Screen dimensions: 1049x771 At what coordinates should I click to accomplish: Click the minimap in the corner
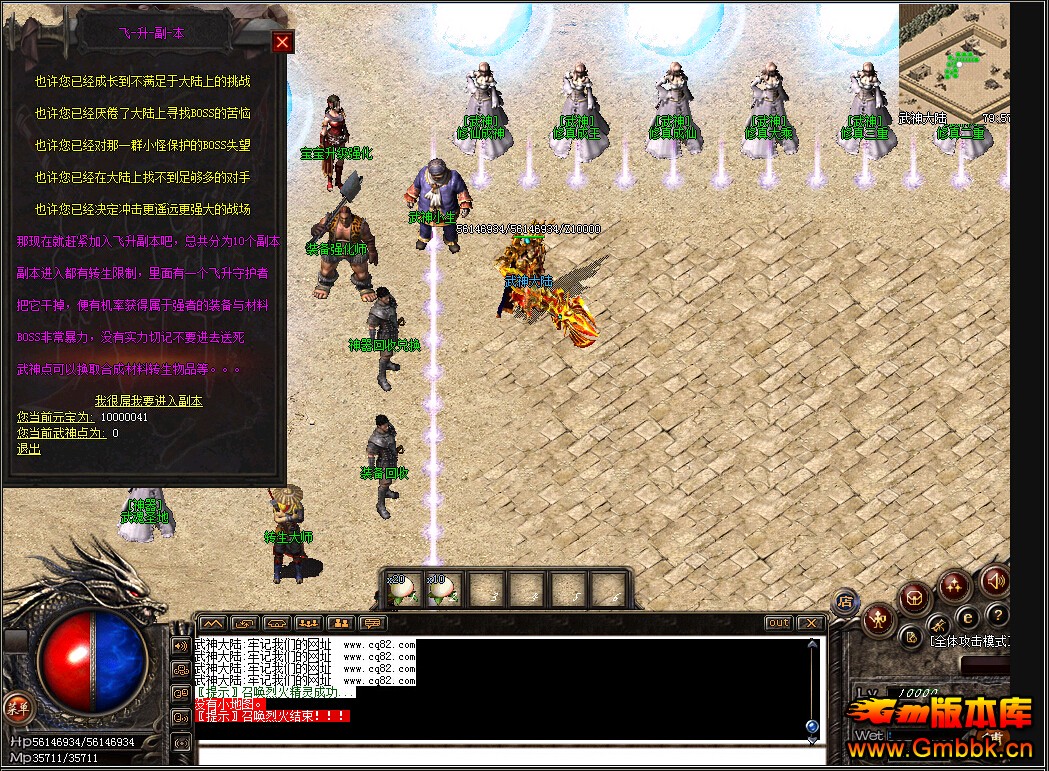[952, 60]
